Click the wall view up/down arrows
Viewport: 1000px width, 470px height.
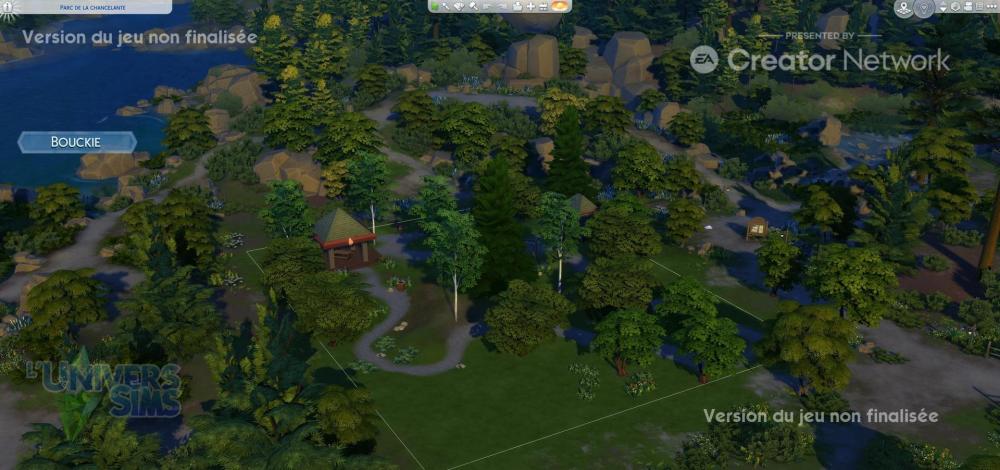point(941,8)
